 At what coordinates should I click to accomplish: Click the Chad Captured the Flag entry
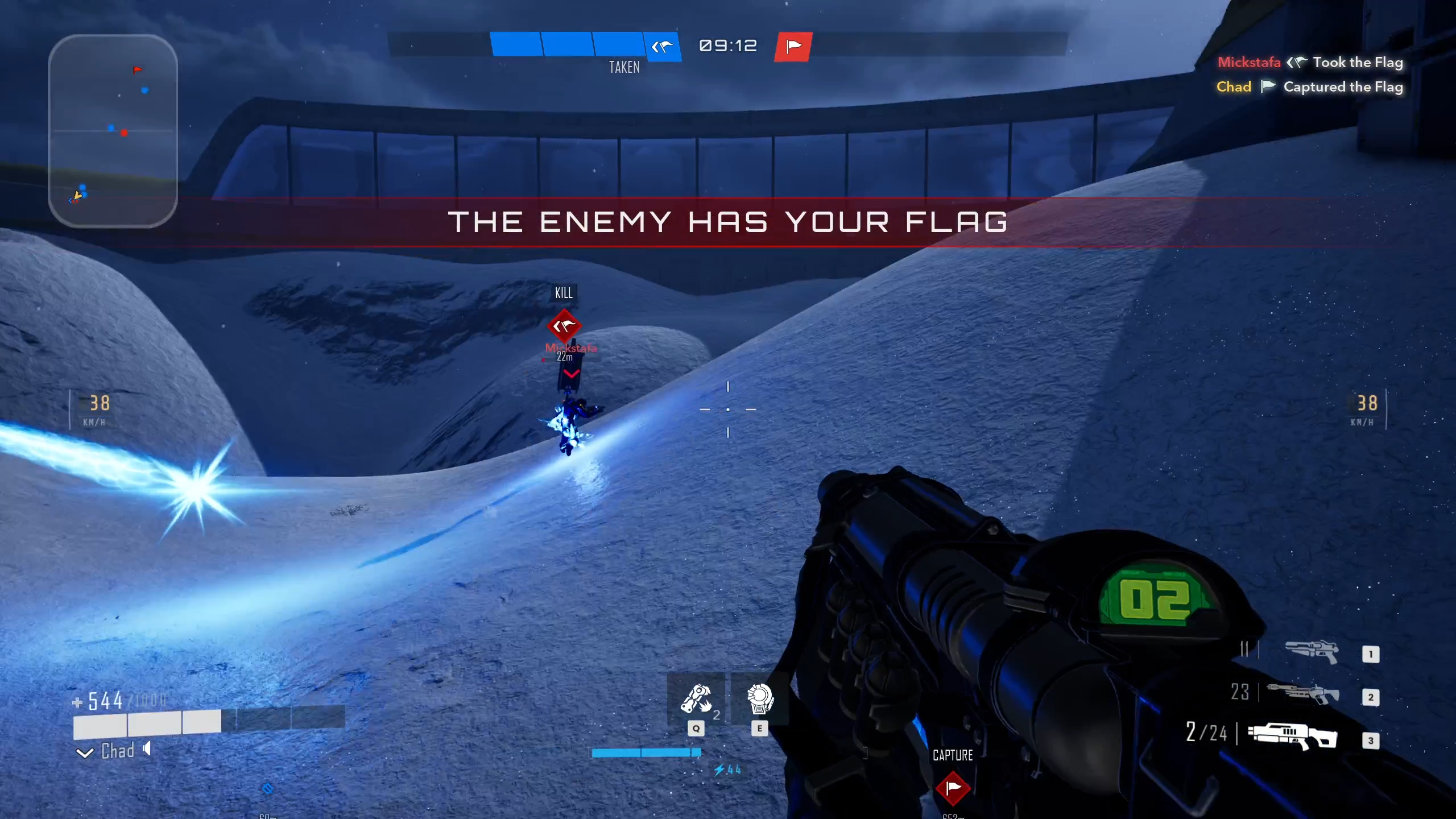(x=1309, y=86)
